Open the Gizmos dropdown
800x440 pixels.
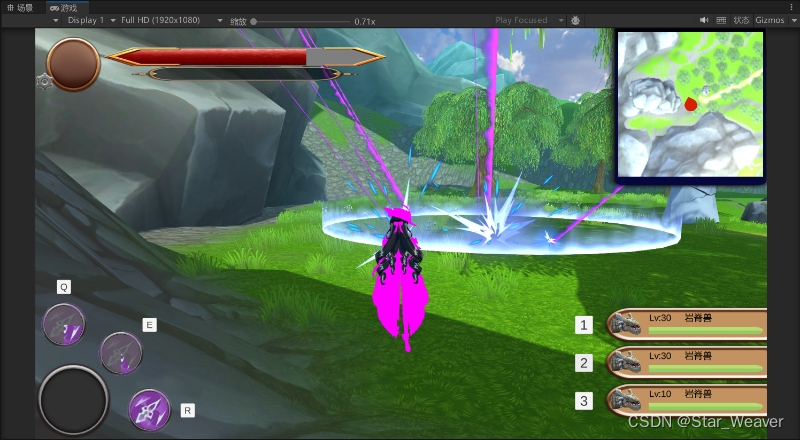[775, 20]
